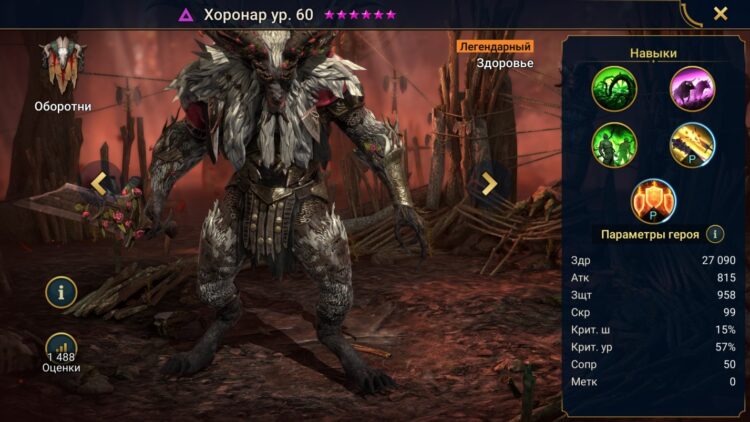Screen dimensions: 750x422
Task: View the green warriors skill icon
Action: pyautogui.click(x=614, y=144)
